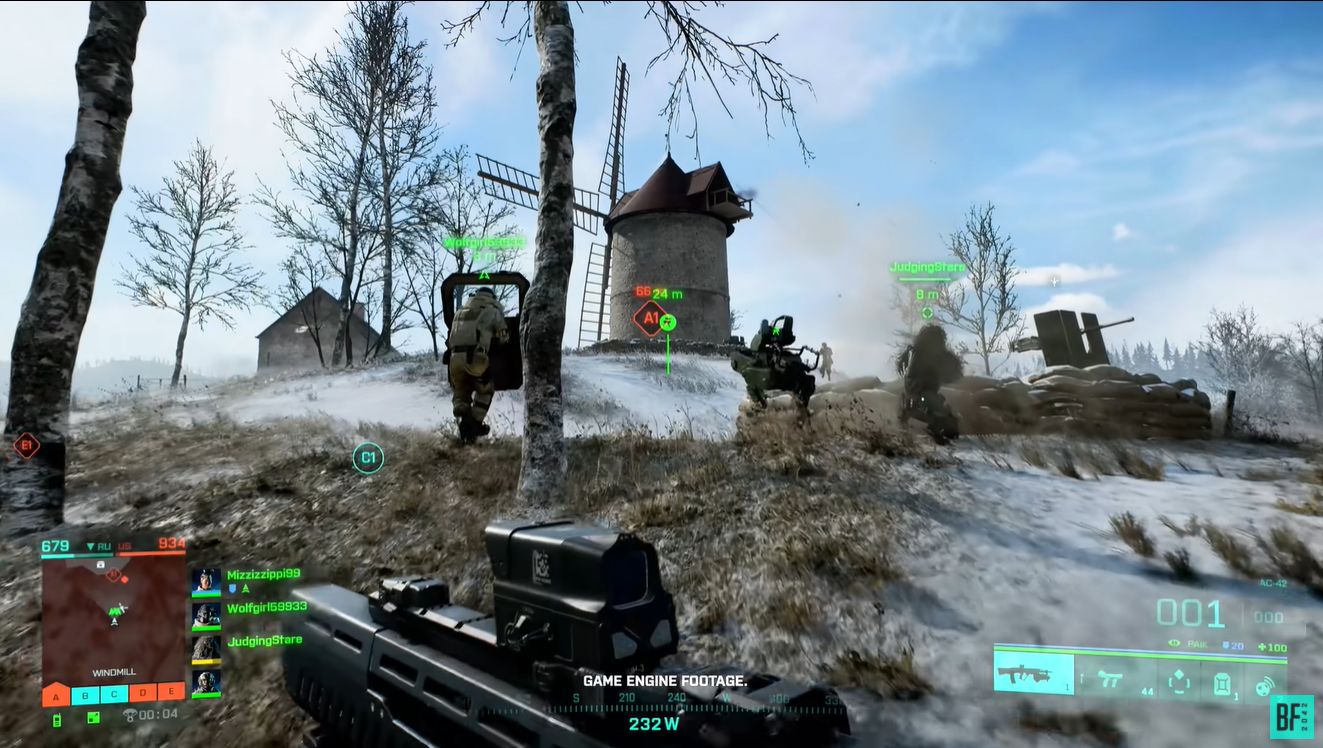Click the C1 objective marker
The width and height of the screenshot is (1323, 748).
(368, 458)
